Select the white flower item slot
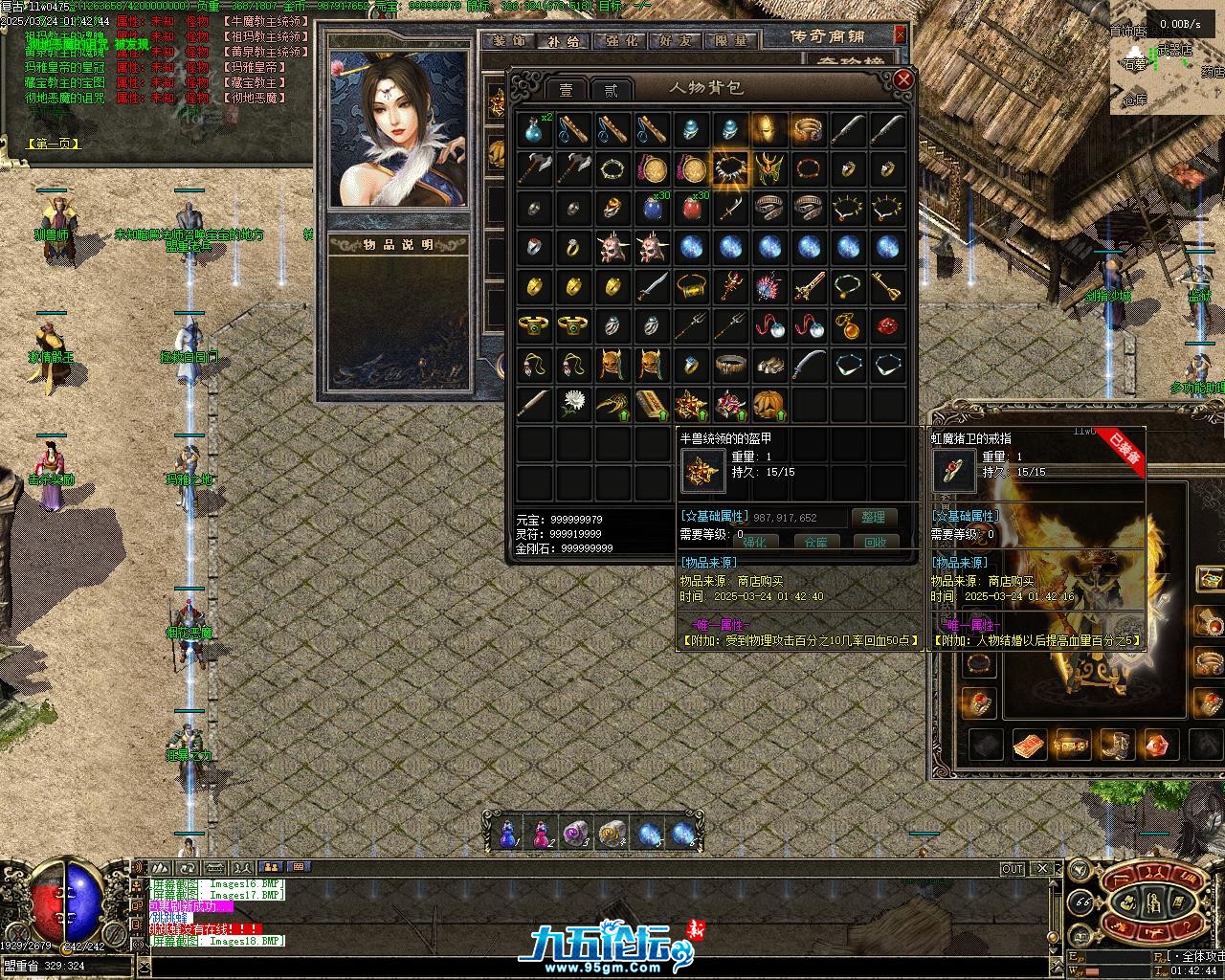1225x980 pixels. [574, 403]
